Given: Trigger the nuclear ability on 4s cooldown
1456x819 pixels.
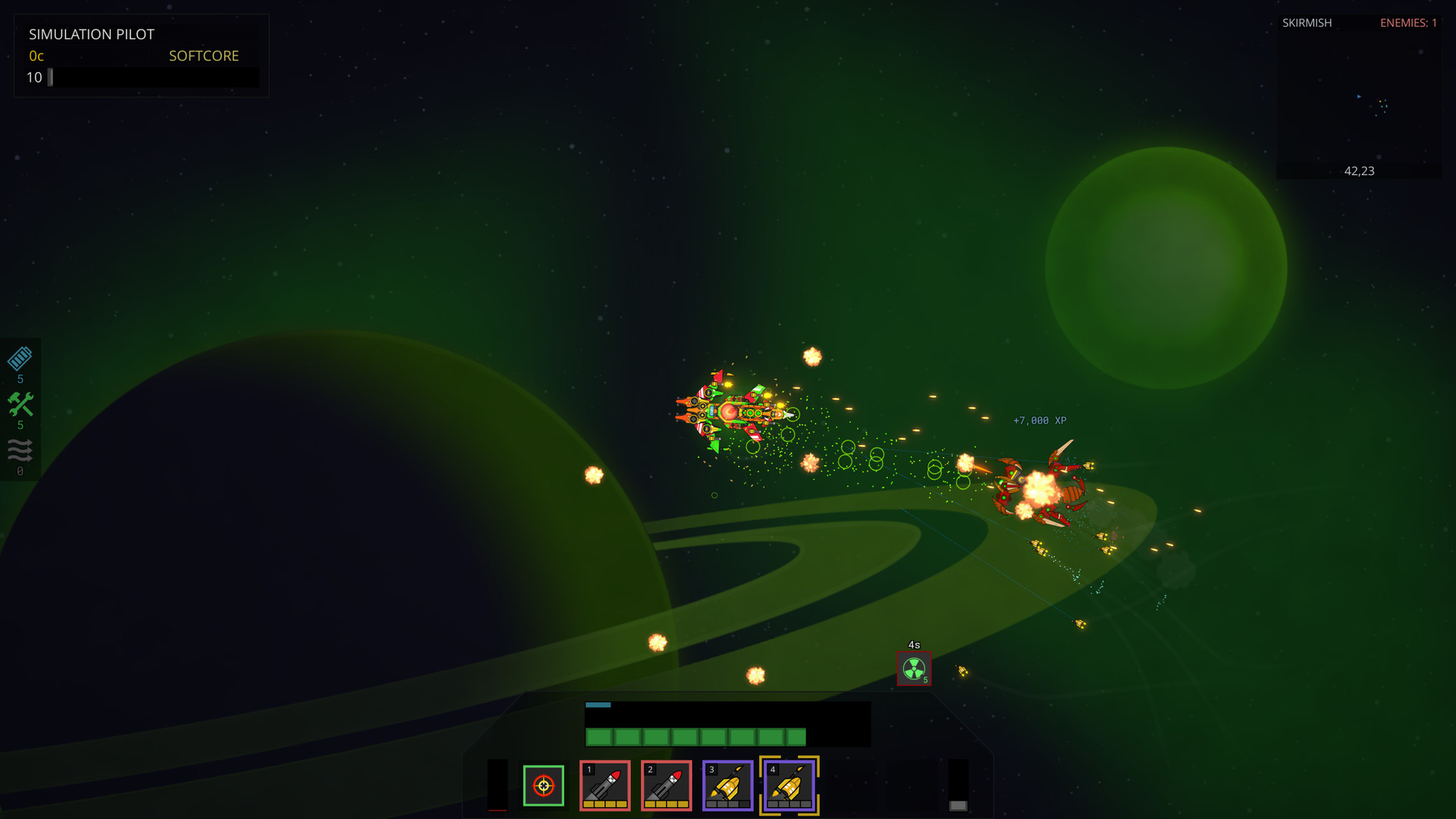Looking at the screenshot, I should click(x=914, y=669).
